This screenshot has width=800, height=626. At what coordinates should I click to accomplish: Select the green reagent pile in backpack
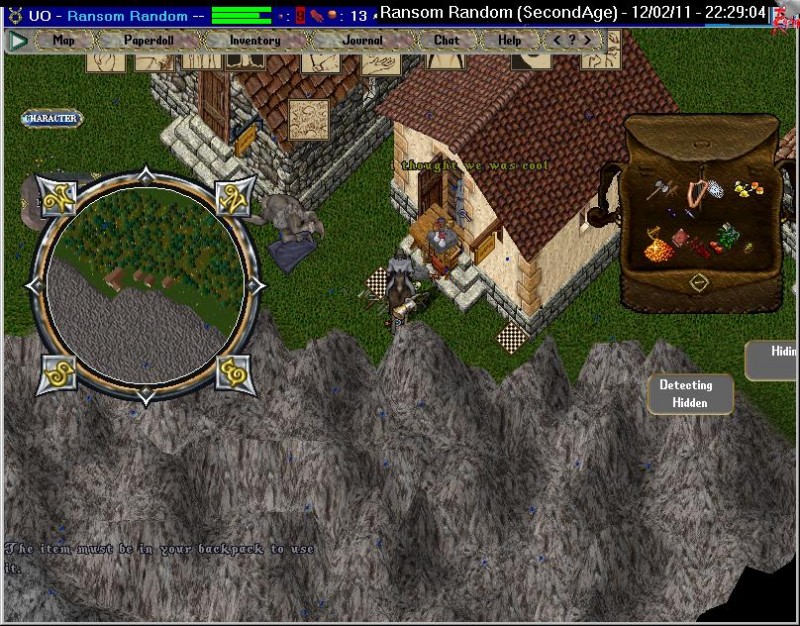pos(727,236)
